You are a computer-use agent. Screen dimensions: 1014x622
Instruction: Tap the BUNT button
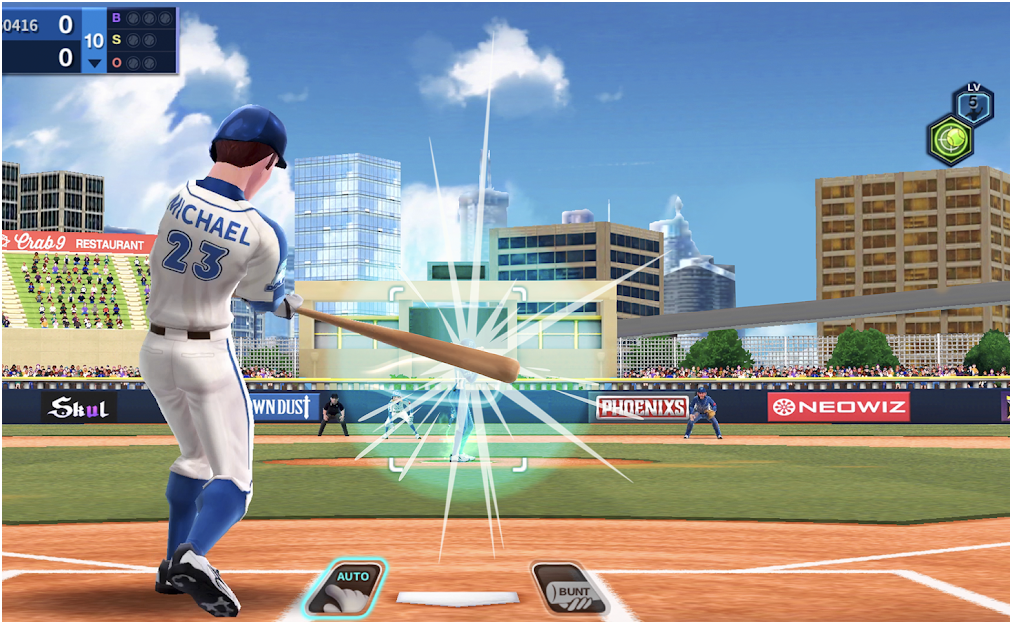569,588
